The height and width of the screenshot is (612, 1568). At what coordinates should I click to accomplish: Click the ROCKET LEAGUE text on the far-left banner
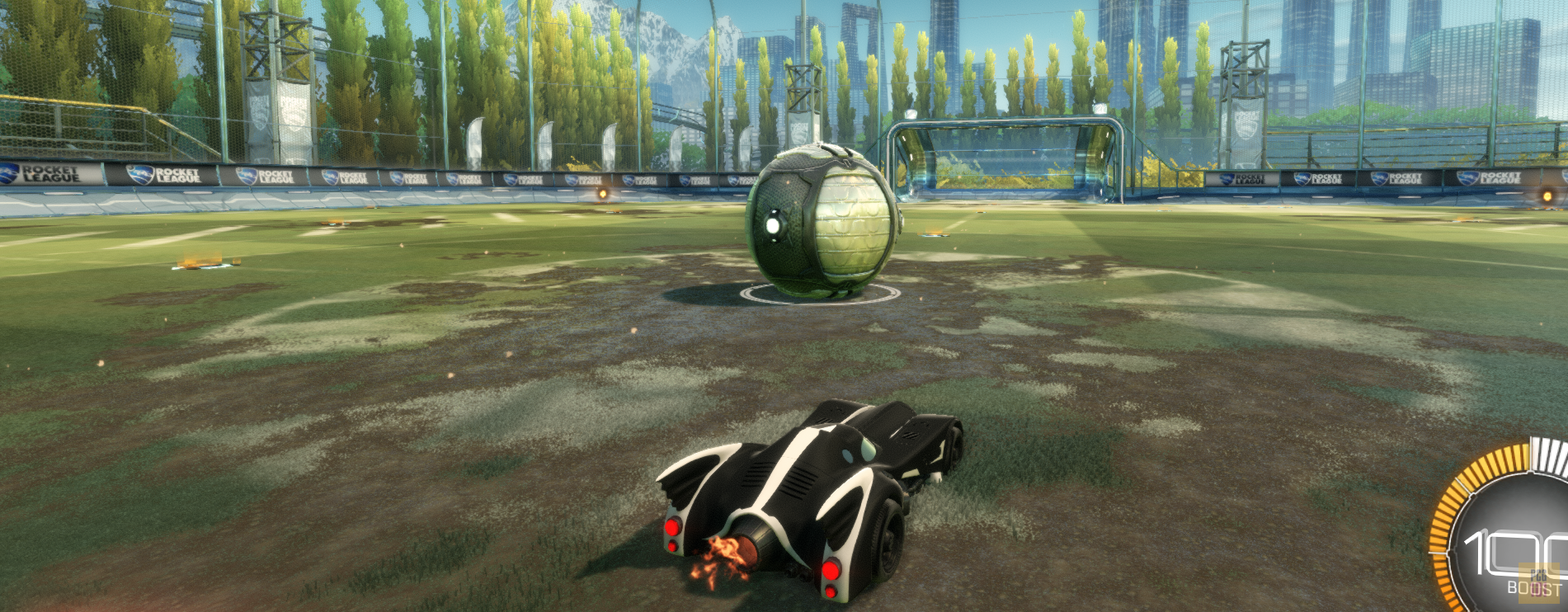(49, 173)
